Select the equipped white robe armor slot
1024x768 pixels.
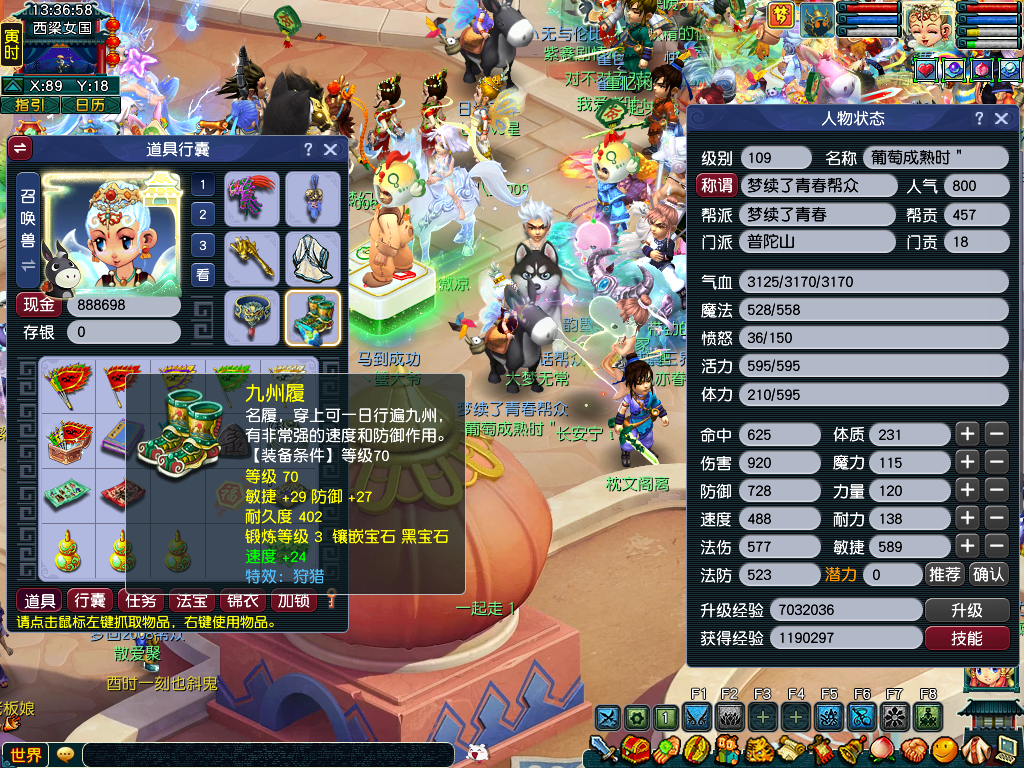(313, 258)
